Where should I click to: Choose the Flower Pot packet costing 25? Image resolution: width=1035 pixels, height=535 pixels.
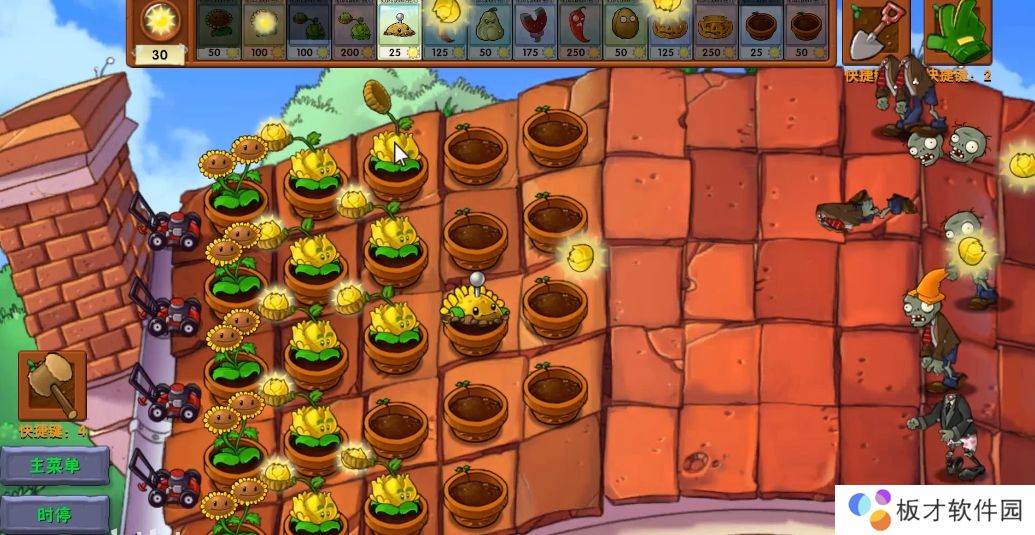(x=760, y=30)
